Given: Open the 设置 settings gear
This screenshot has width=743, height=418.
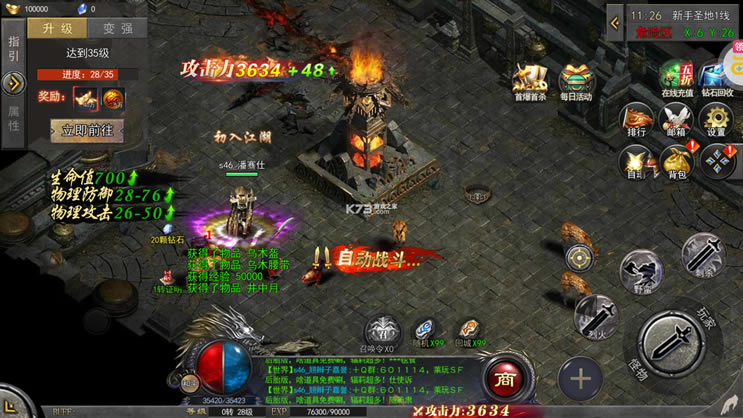Looking at the screenshot, I should [x=716, y=119].
